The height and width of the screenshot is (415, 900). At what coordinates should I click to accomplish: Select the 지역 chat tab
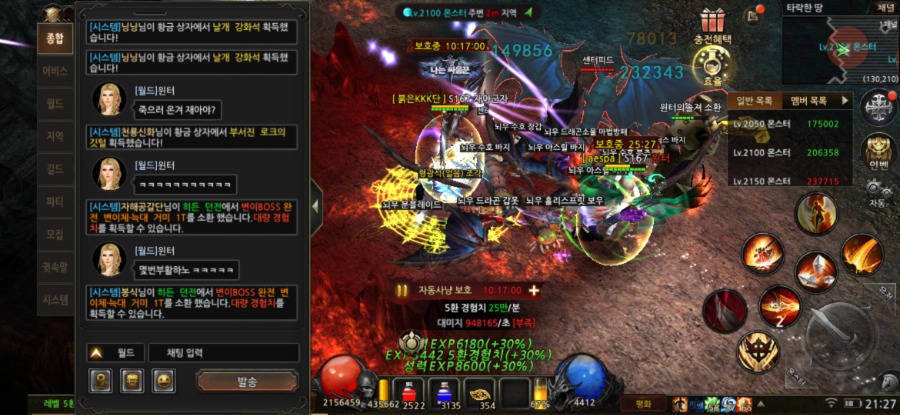pyautogui.click(x=54, y=136)
